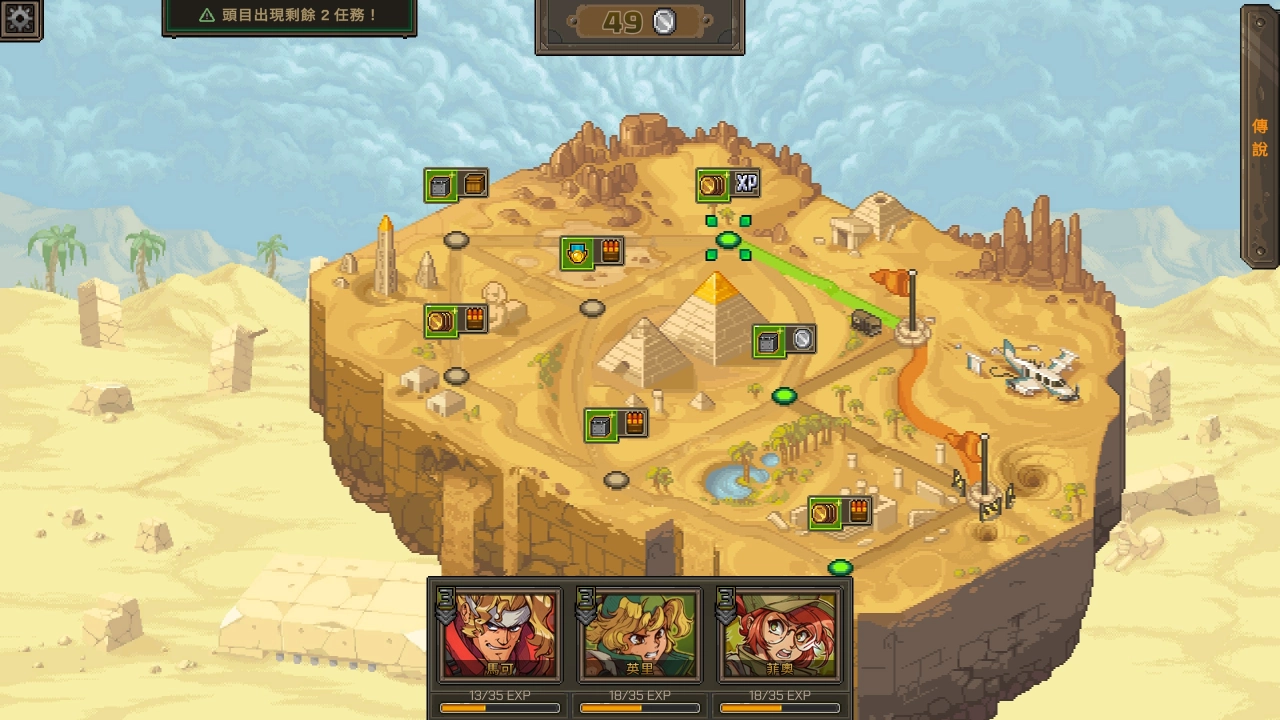Pick the mission with the medal reward
The image size is (1280, 720).
coord(592,252)
